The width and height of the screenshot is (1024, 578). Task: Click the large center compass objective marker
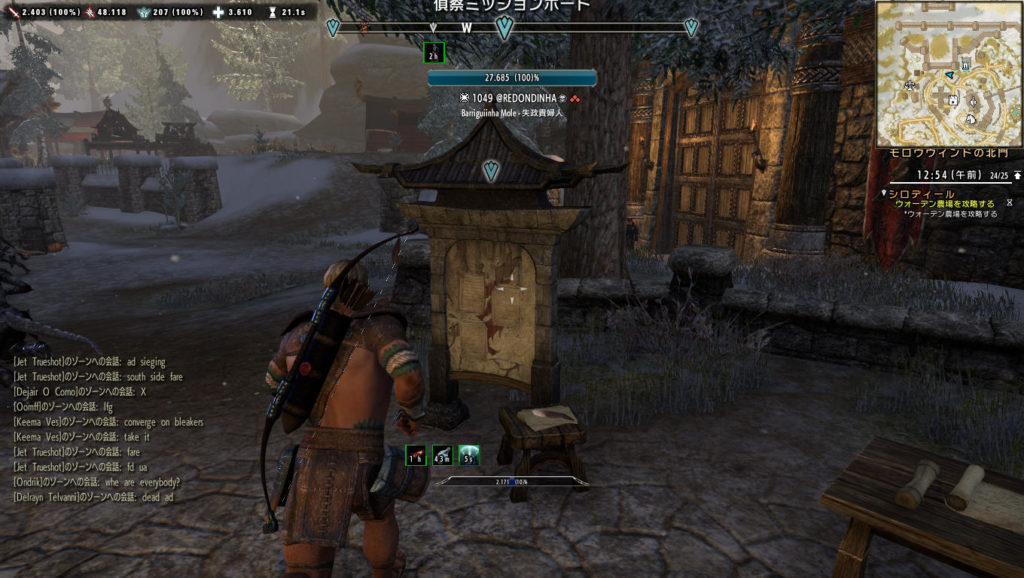504,28
